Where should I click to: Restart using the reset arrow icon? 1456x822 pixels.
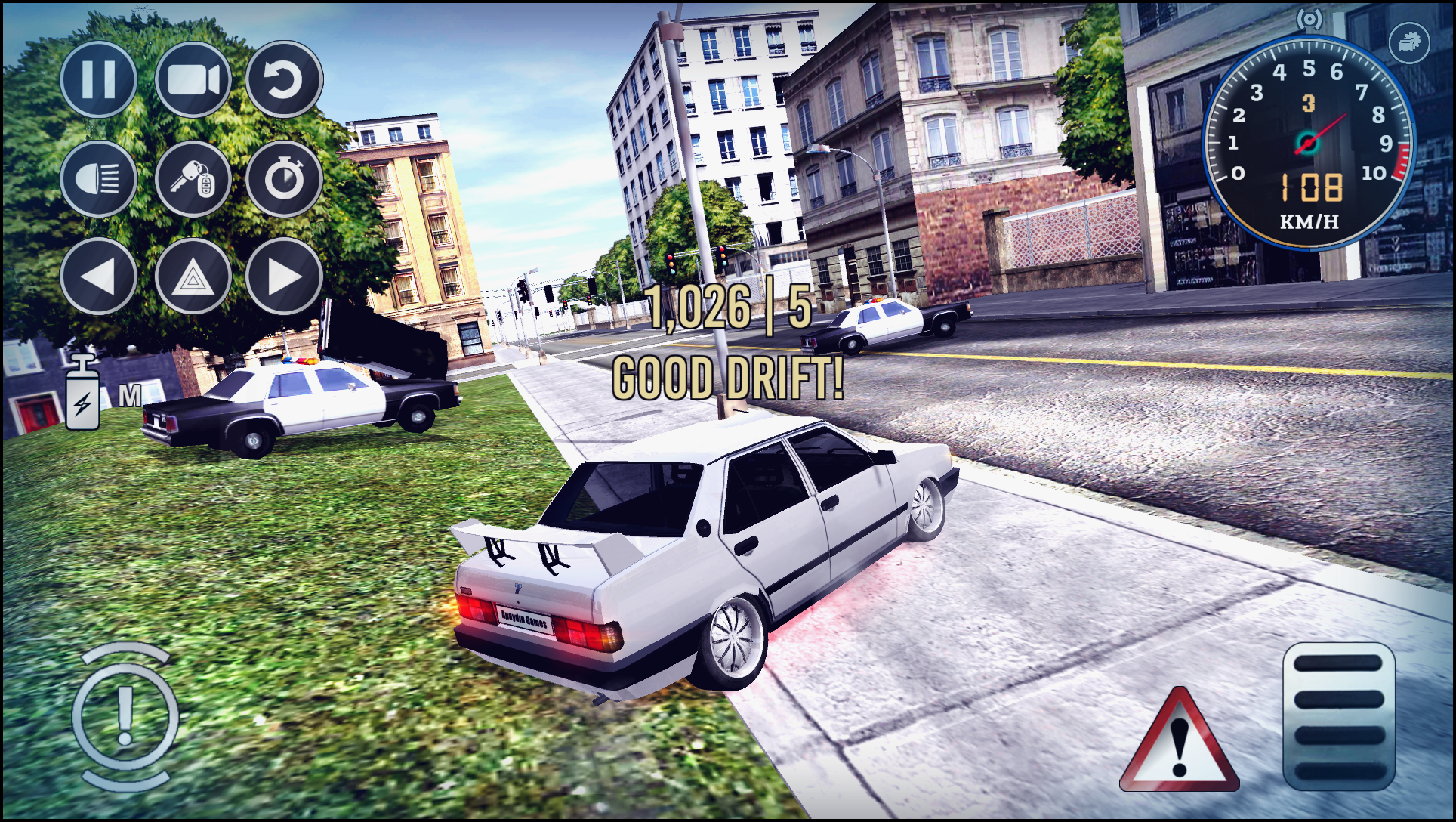tap(285, 80)
